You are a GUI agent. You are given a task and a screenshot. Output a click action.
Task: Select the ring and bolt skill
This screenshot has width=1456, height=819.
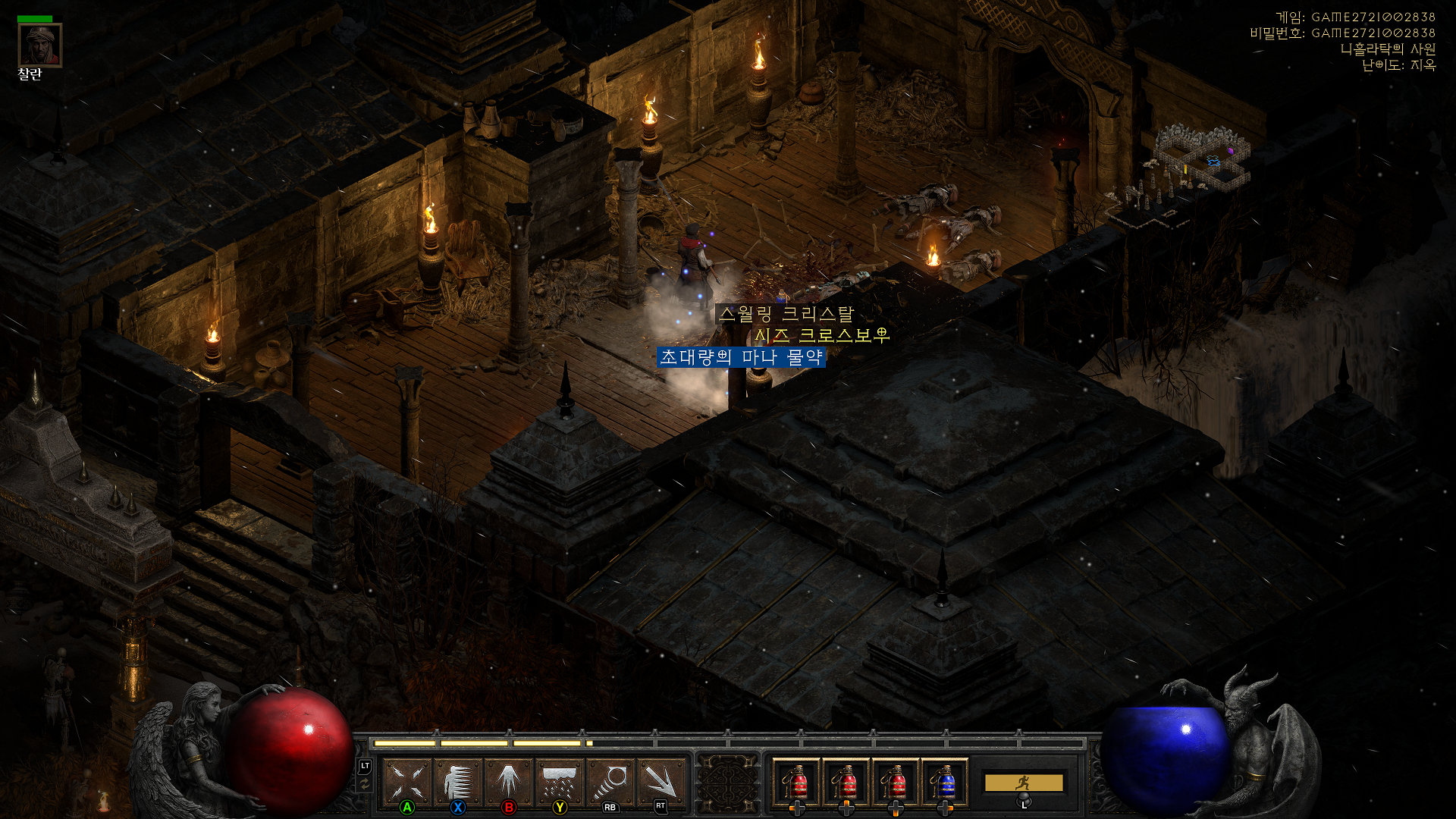[x=610, y=781]
